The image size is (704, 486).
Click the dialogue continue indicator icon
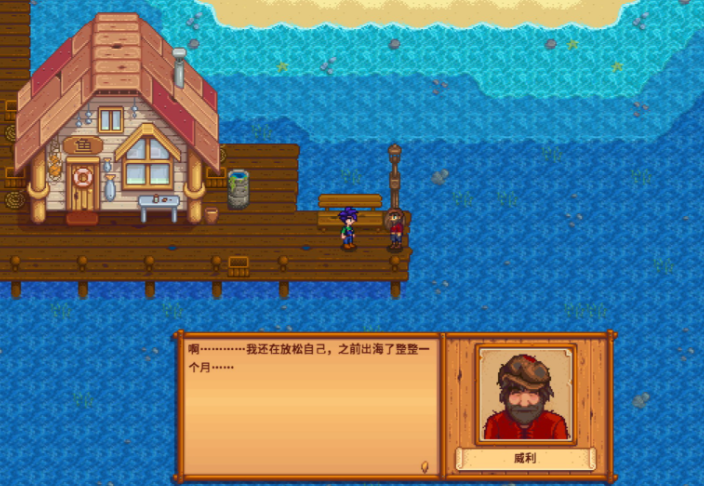tap(427, 465)
